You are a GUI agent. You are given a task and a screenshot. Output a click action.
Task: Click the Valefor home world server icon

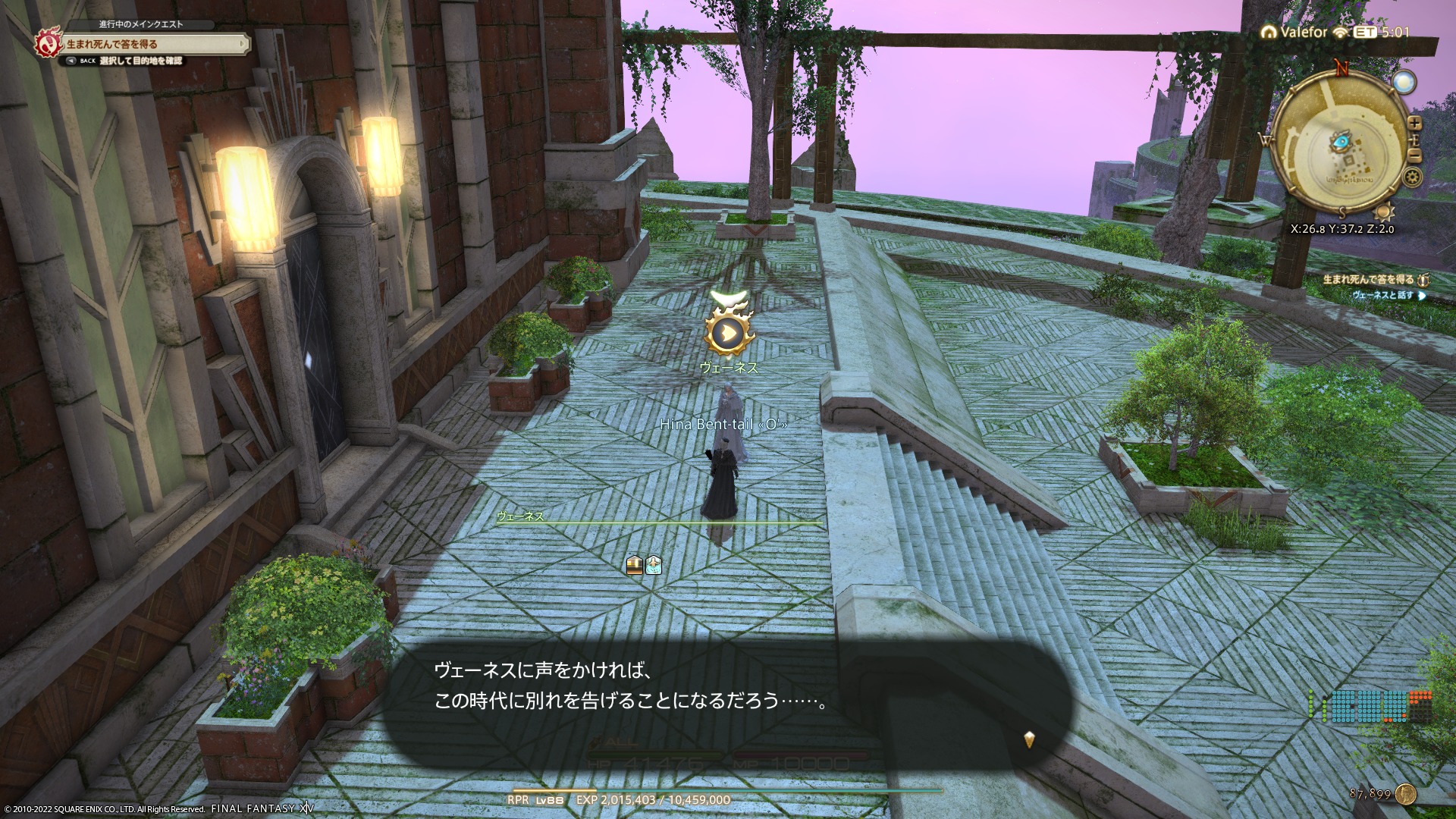pos(1268,33)
